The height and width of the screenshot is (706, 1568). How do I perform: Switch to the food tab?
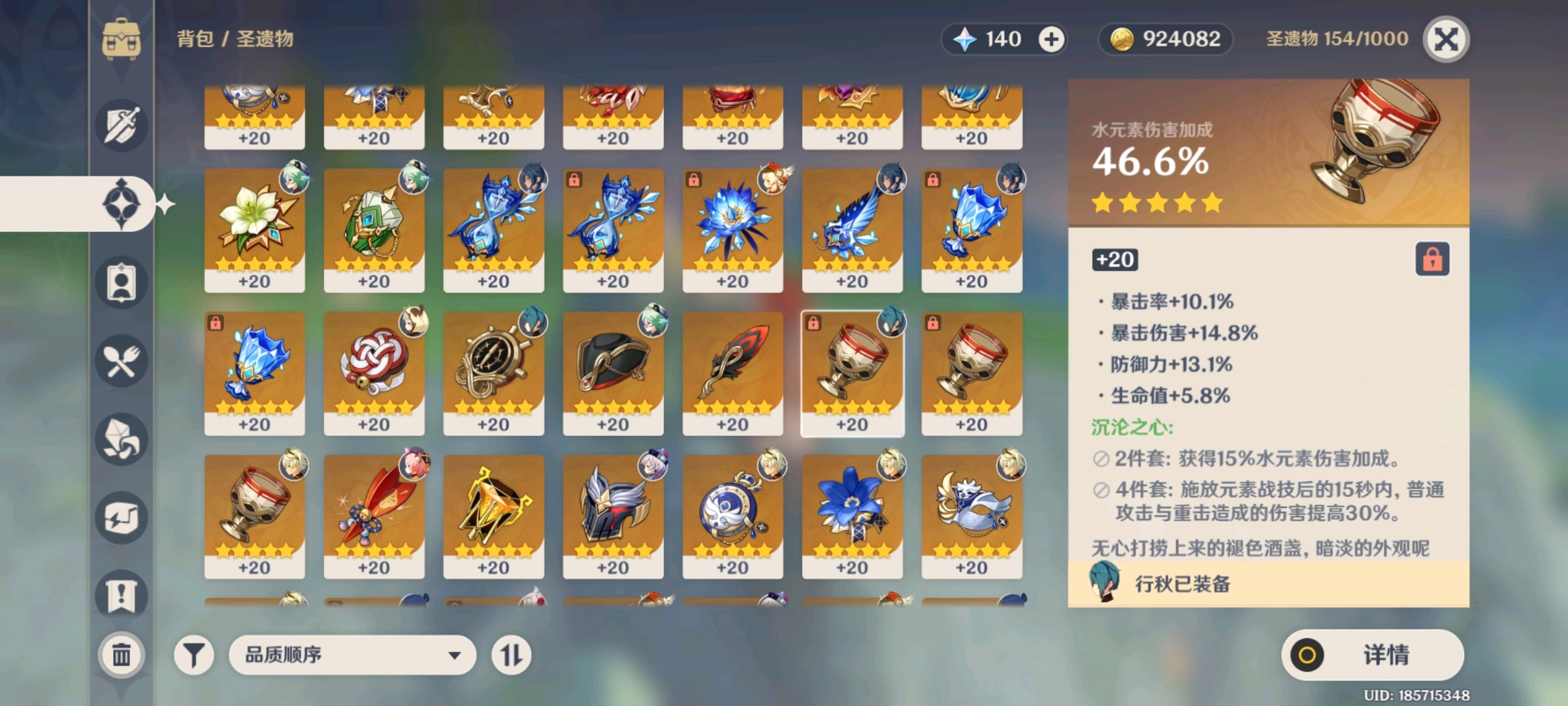point(122,361)
